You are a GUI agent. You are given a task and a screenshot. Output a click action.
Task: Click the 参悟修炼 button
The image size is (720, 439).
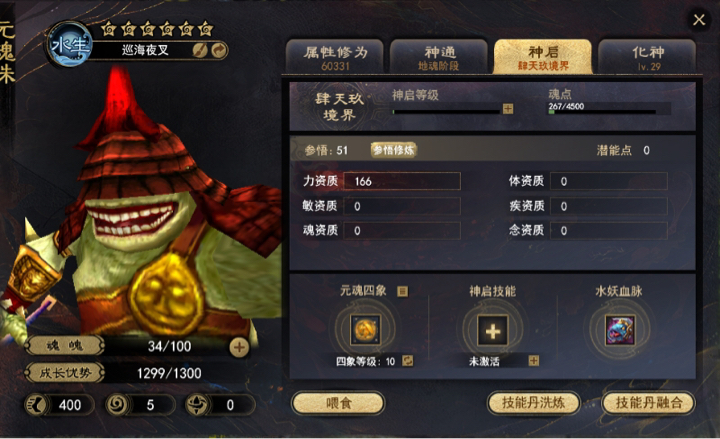click(393, 150)
